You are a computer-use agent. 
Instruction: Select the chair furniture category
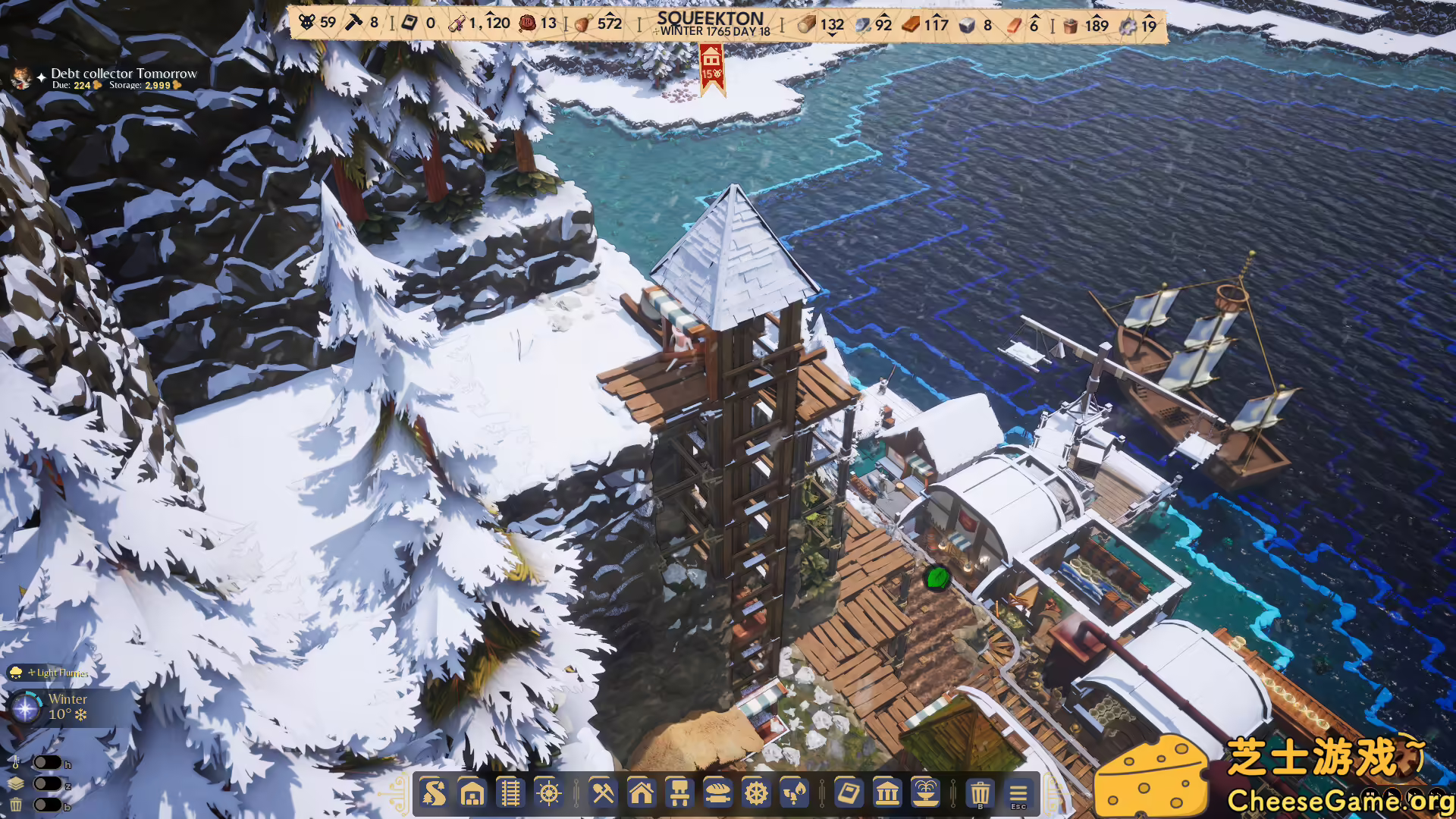tap(679, 794)
